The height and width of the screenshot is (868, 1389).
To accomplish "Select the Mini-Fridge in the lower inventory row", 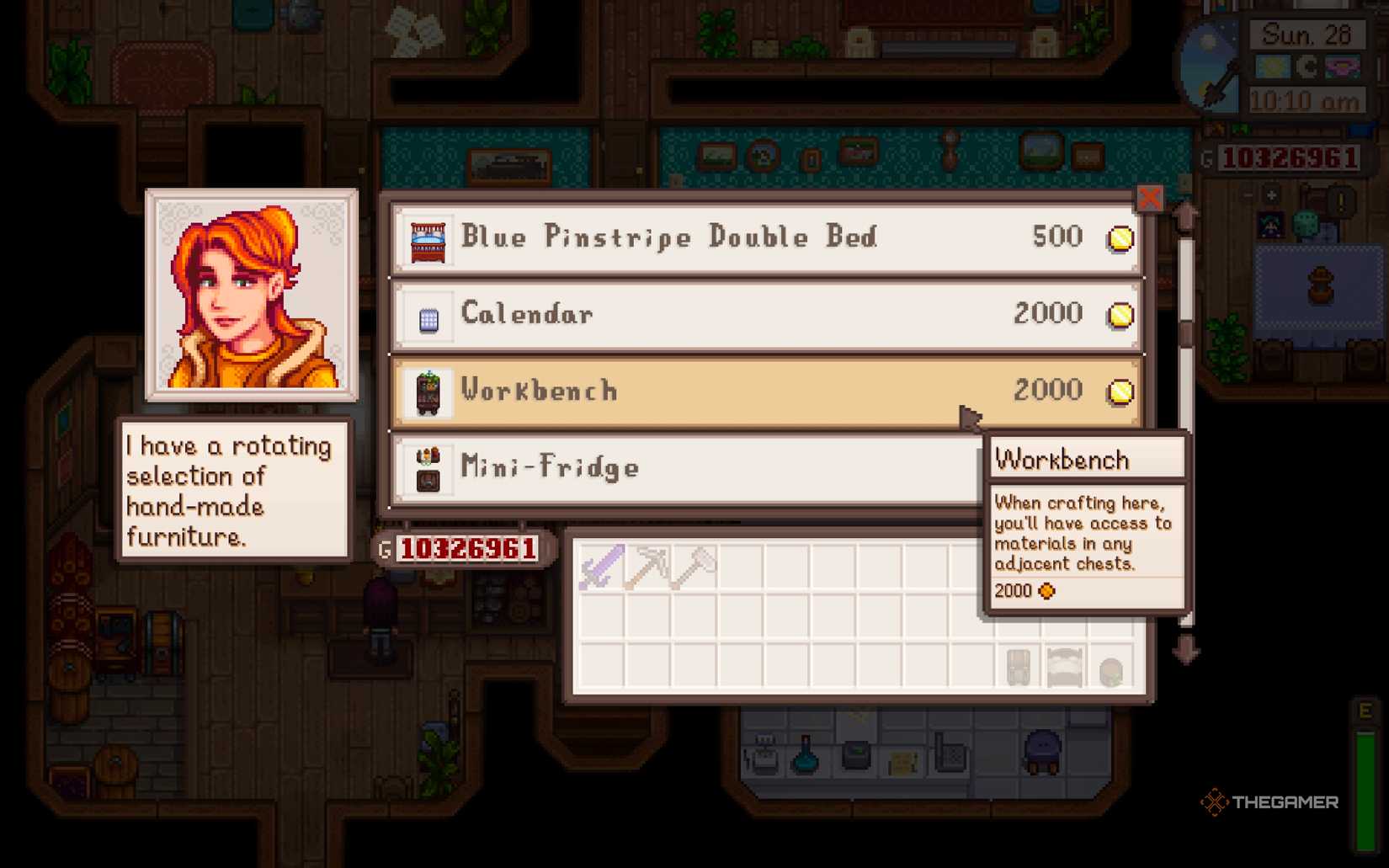I will [1019, 667].
